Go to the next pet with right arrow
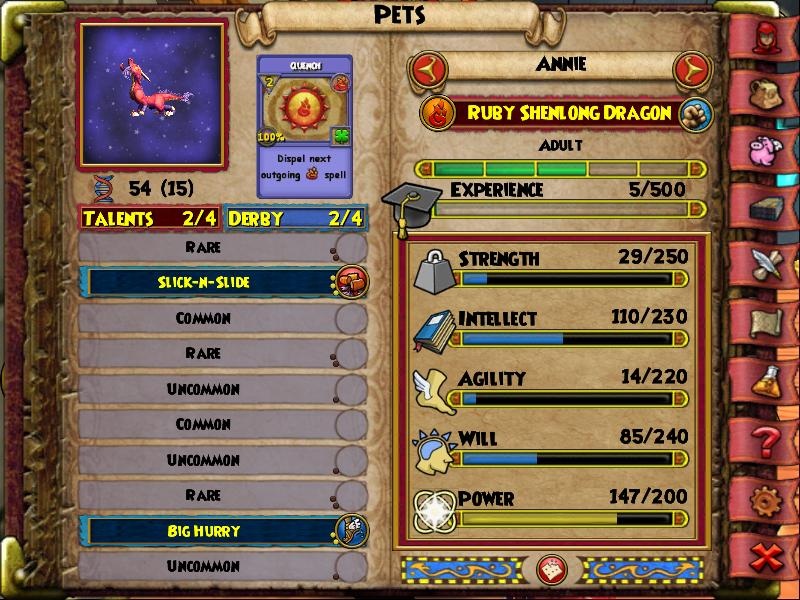The width and height of the screenshot is (800, 600). coord(691,70)
